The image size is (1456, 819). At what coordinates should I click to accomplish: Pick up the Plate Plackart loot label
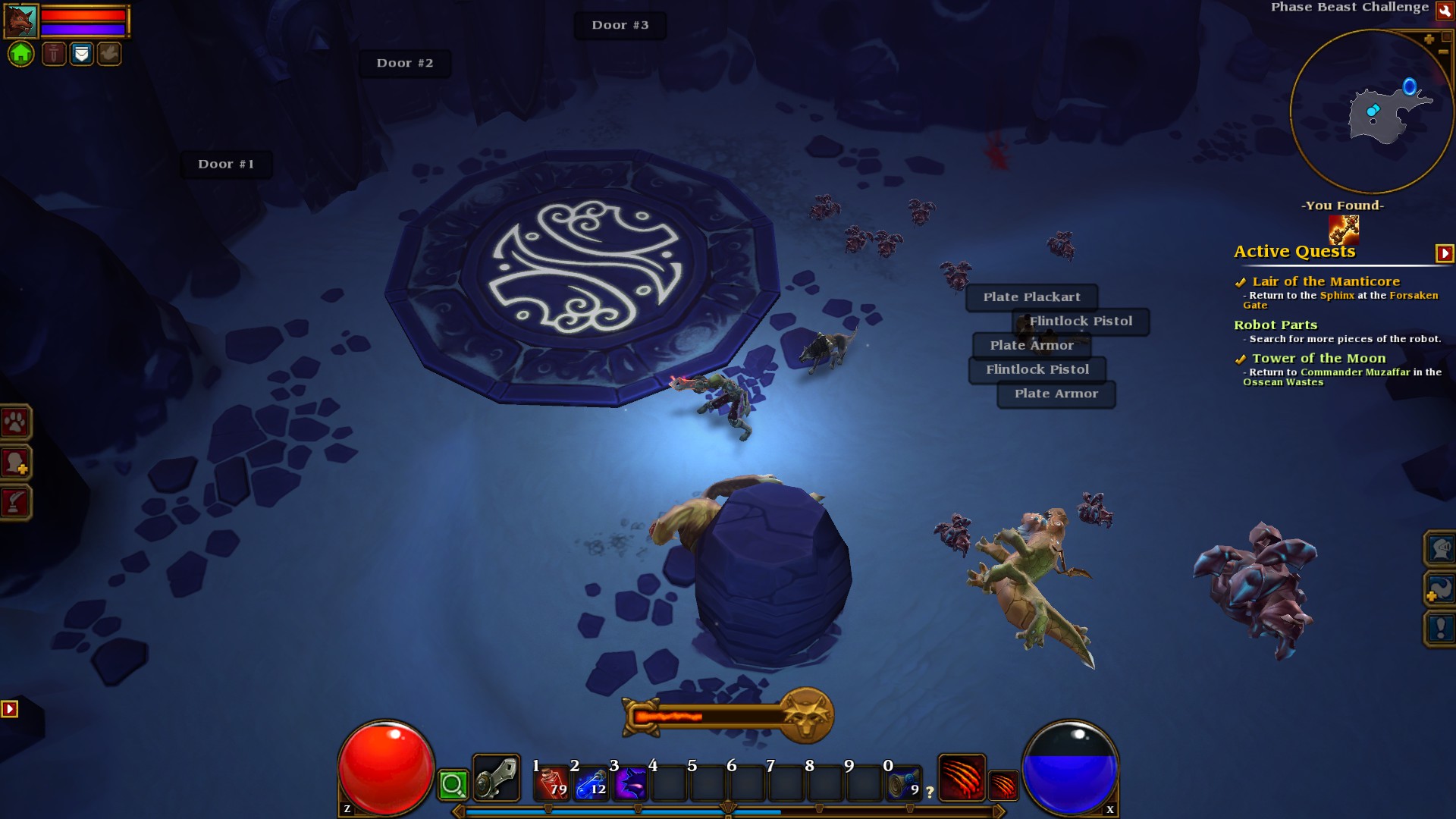tap(1031, 297)
